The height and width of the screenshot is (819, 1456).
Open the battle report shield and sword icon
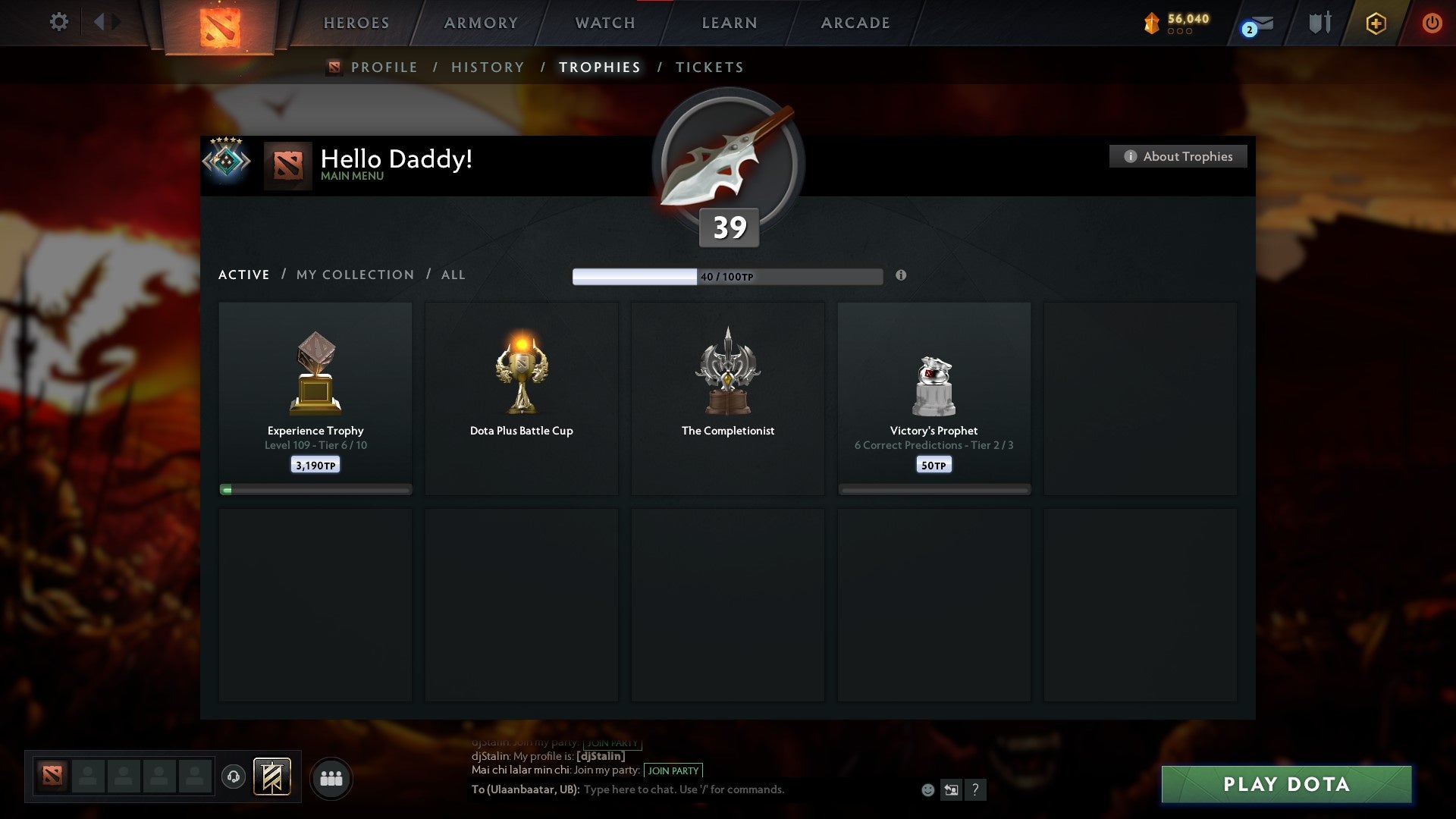tap(1318, 23)
